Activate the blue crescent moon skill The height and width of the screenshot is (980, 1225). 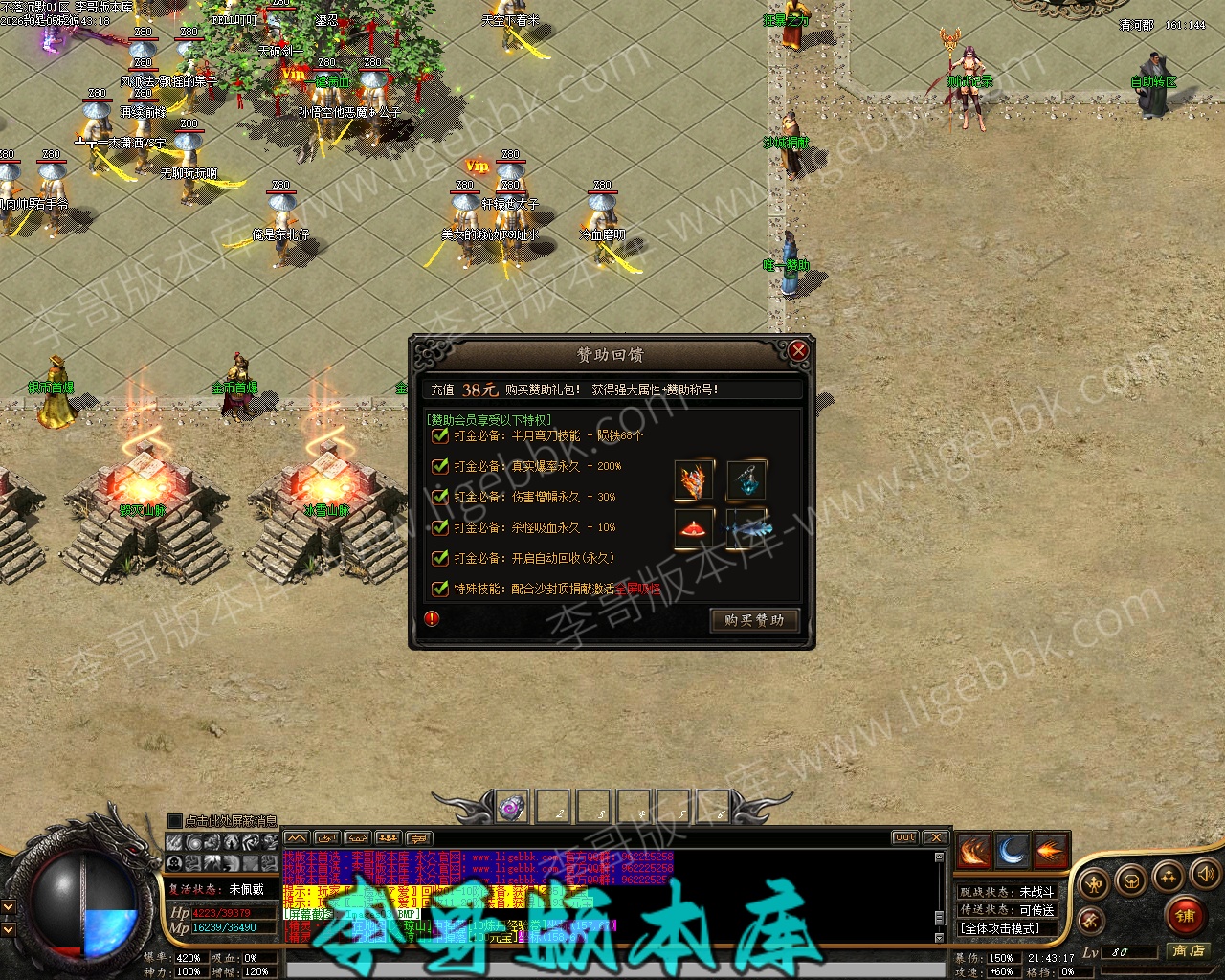[1012, 851]
